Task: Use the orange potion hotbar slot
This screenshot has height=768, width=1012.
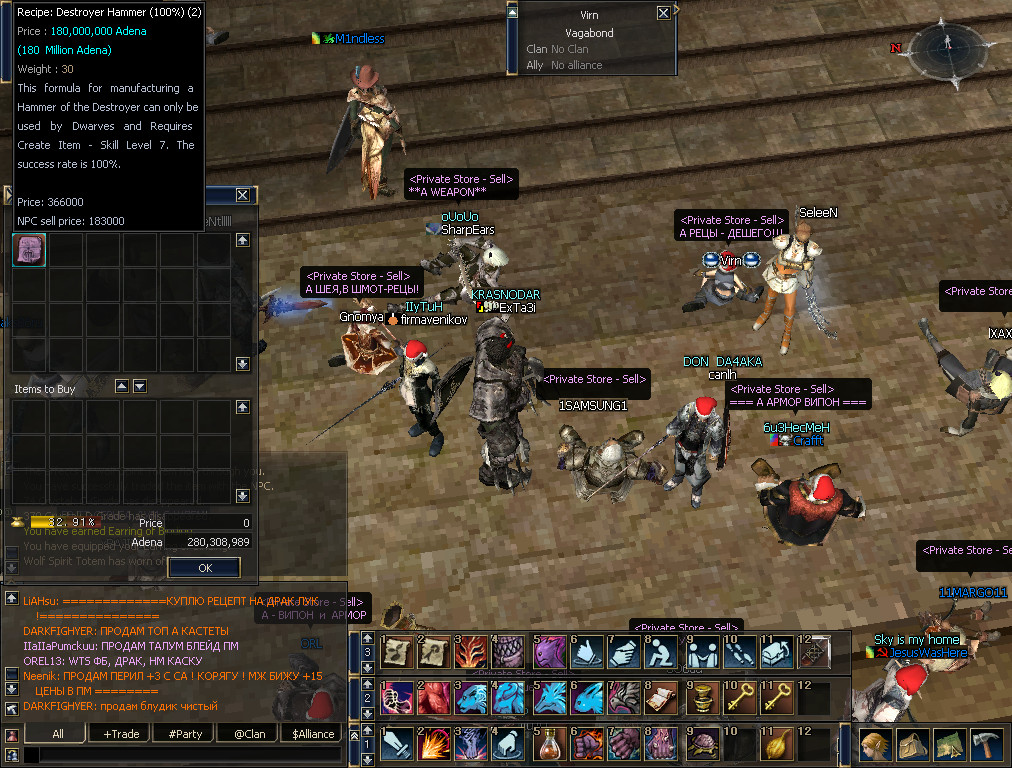Action: pos(549,745)
